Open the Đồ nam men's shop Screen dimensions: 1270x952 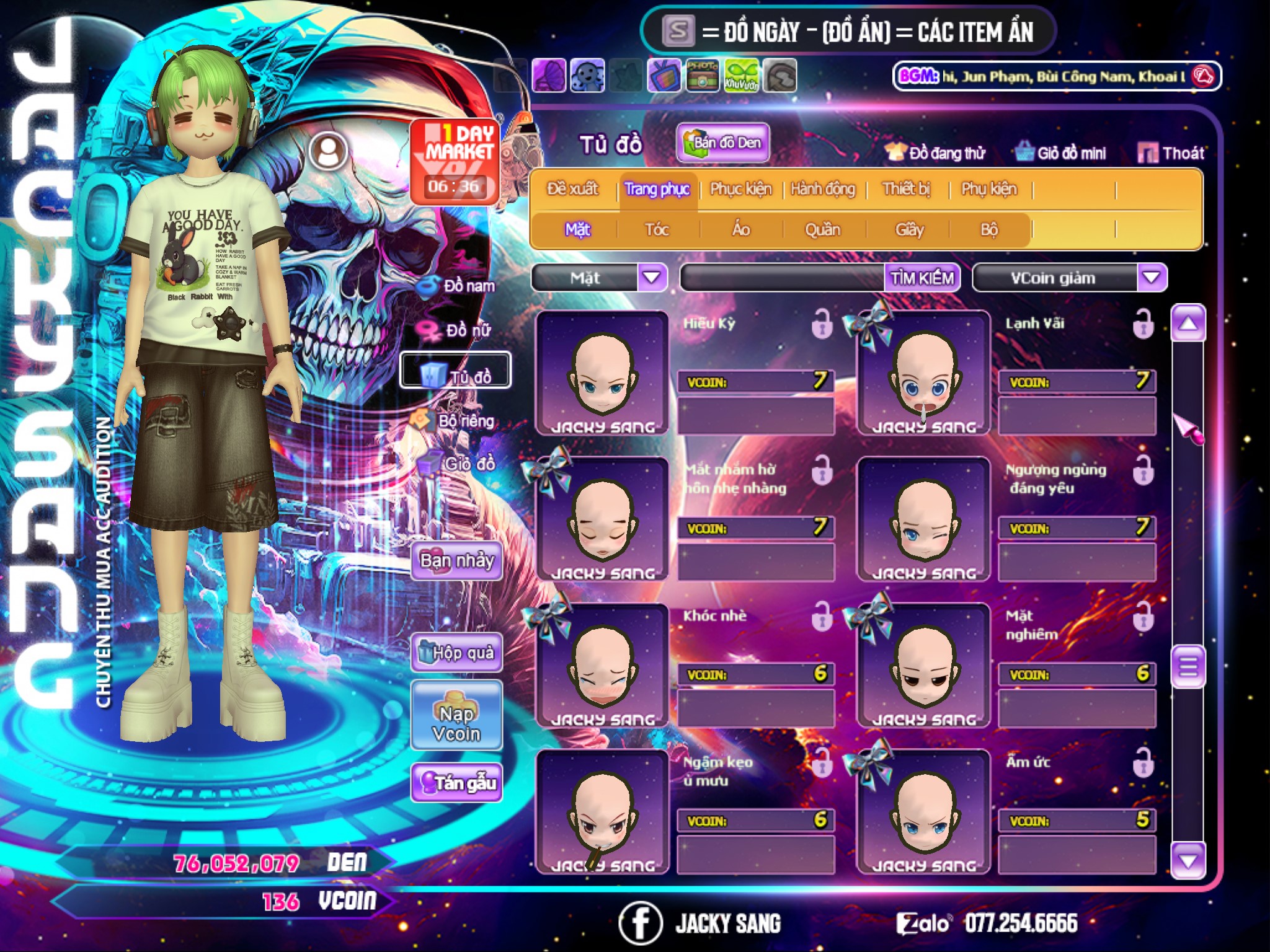tap(458, 286)
